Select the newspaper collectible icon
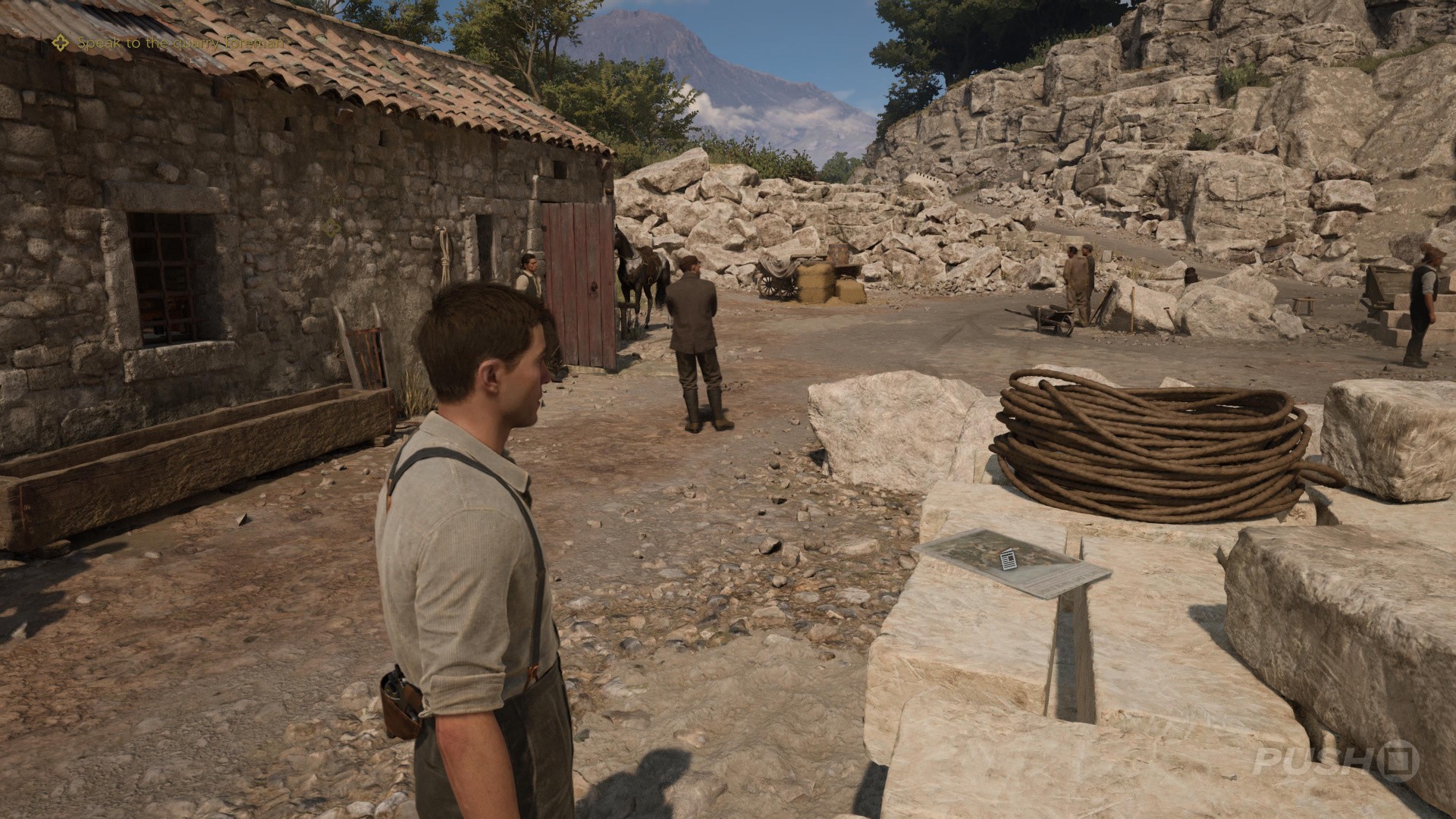Image resolution: width=1456 pixels, height=819 pixels. point(1008,559)
